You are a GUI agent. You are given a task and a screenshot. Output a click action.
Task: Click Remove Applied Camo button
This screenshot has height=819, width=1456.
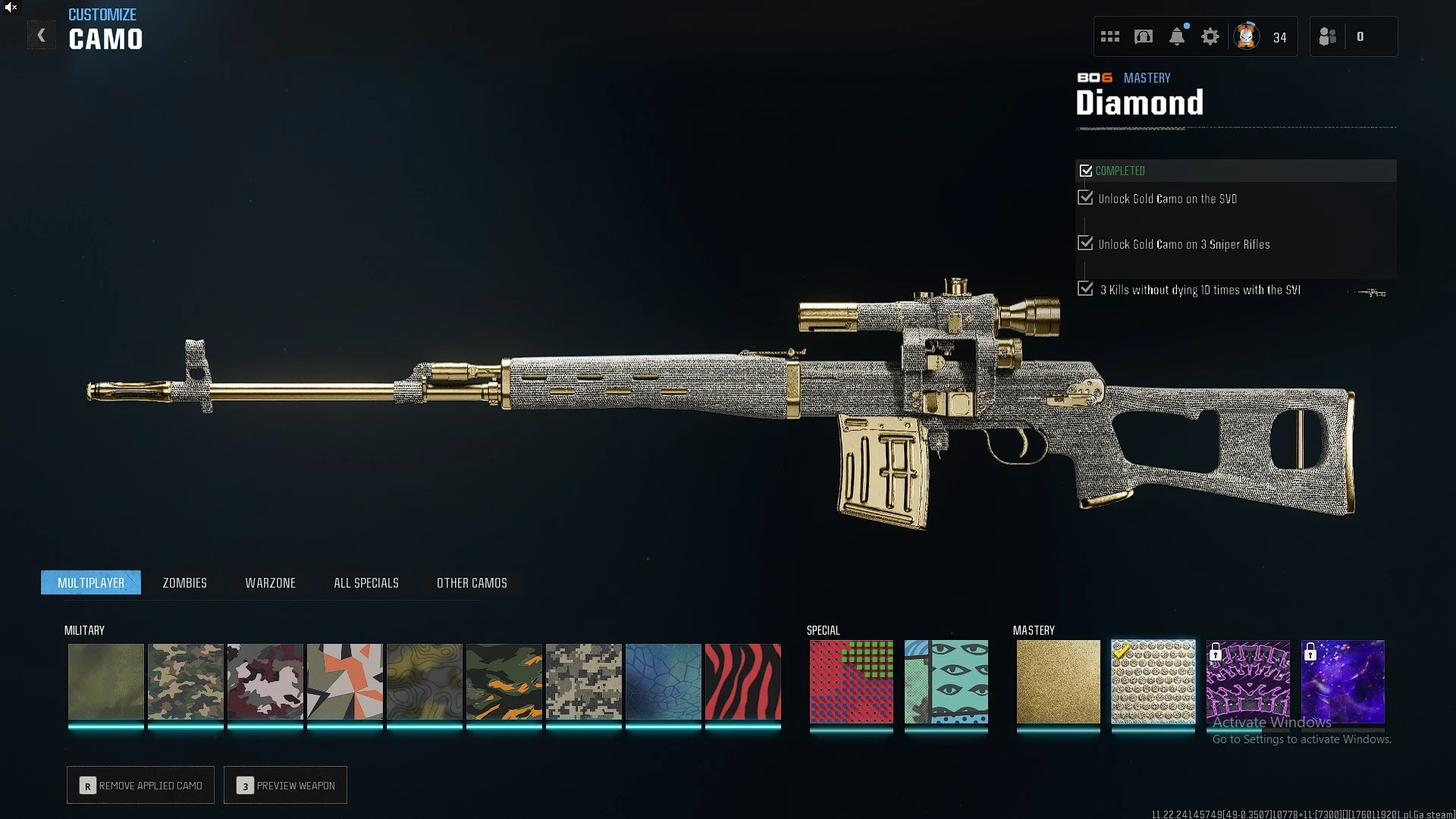pyautogui.click(x=140, y=785)
